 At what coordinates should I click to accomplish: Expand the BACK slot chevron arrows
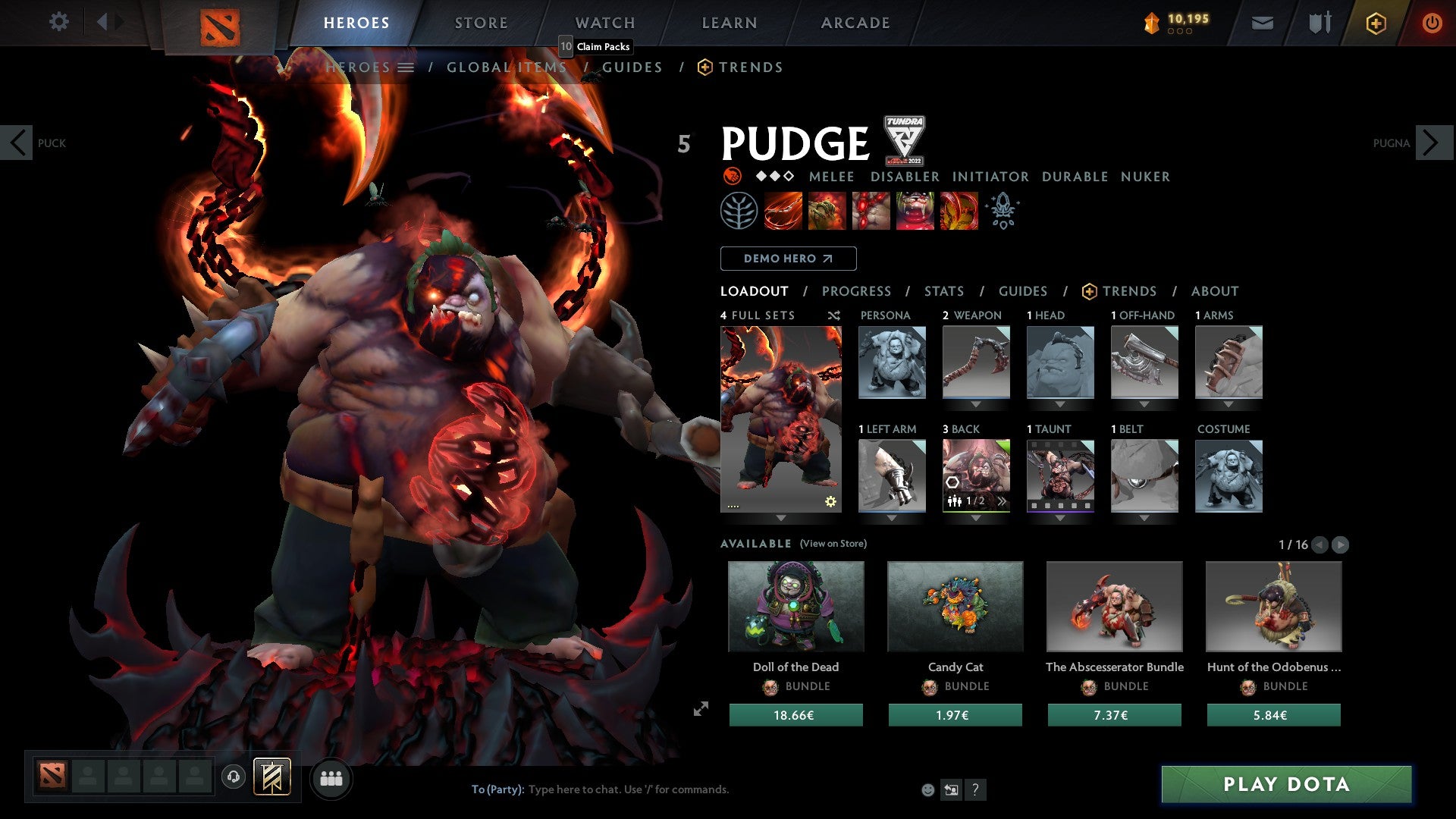click(x=1003, y=500)
